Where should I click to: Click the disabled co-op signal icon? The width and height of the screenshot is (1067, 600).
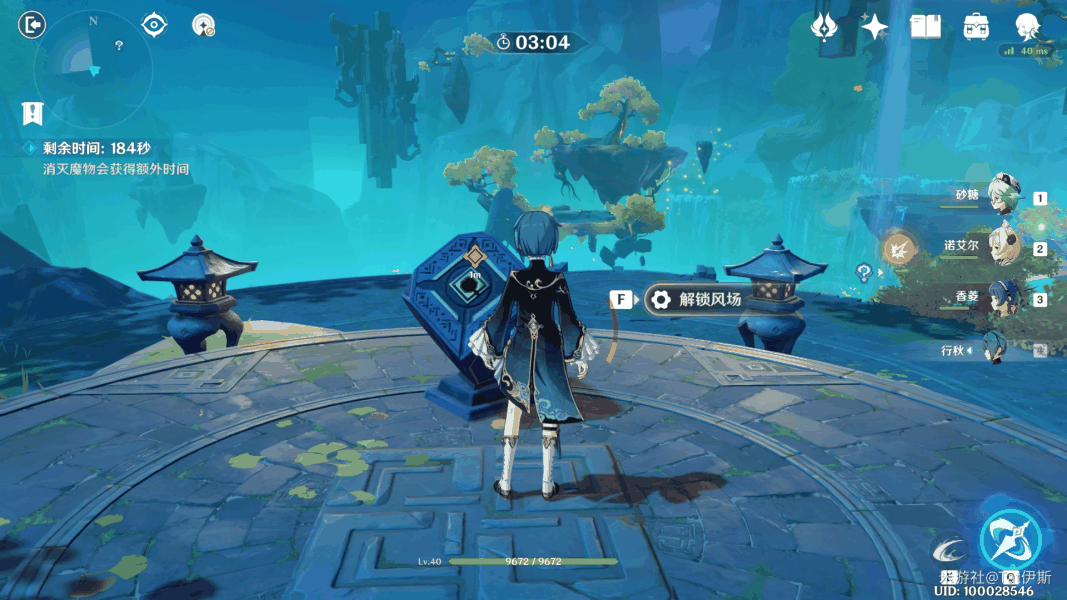(x=204, y=26)
